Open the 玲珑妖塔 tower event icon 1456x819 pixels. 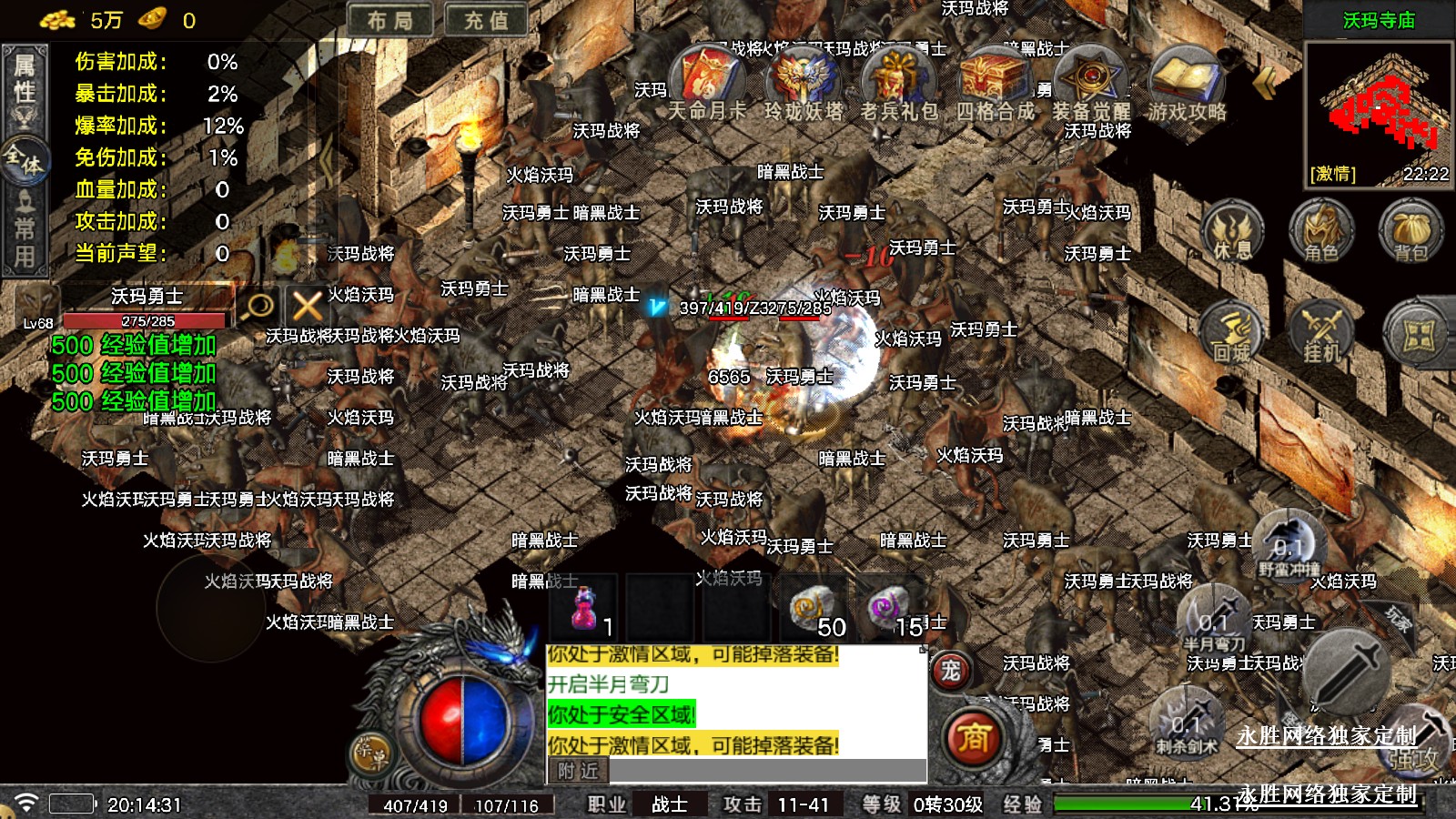tap(803, 82)
